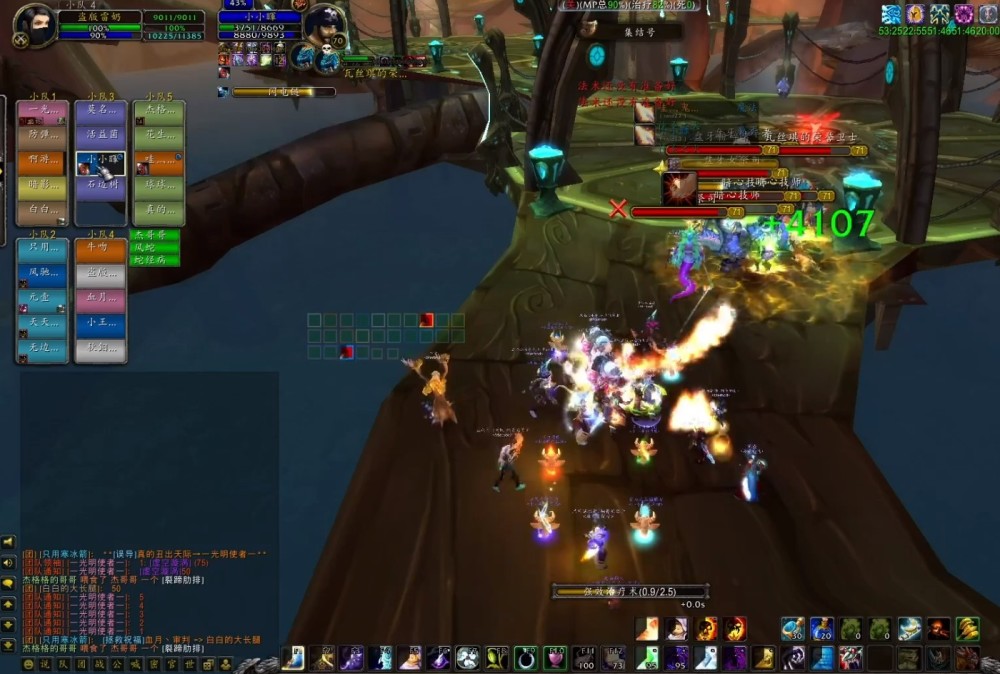Switch chat channel to 团 (raid)
The width and height of the screenshot is (1000, 674).
pyautogui.click(x=83, y=664)
